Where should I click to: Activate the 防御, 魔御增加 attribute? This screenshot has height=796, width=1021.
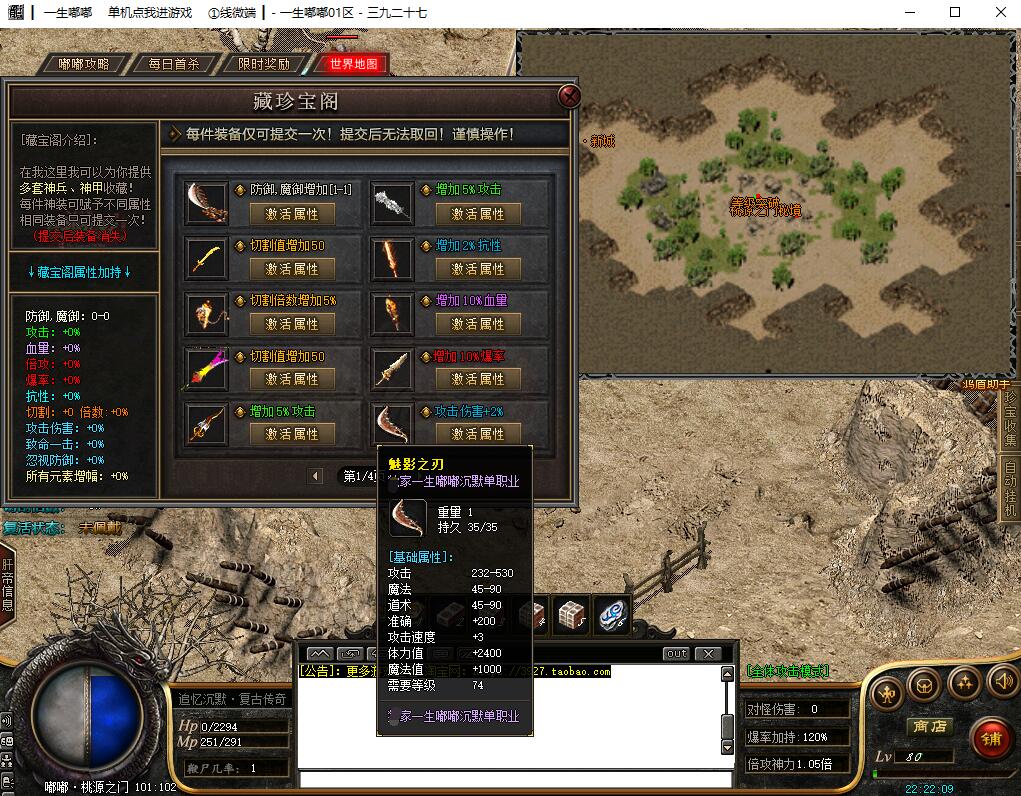pos(292,214)
